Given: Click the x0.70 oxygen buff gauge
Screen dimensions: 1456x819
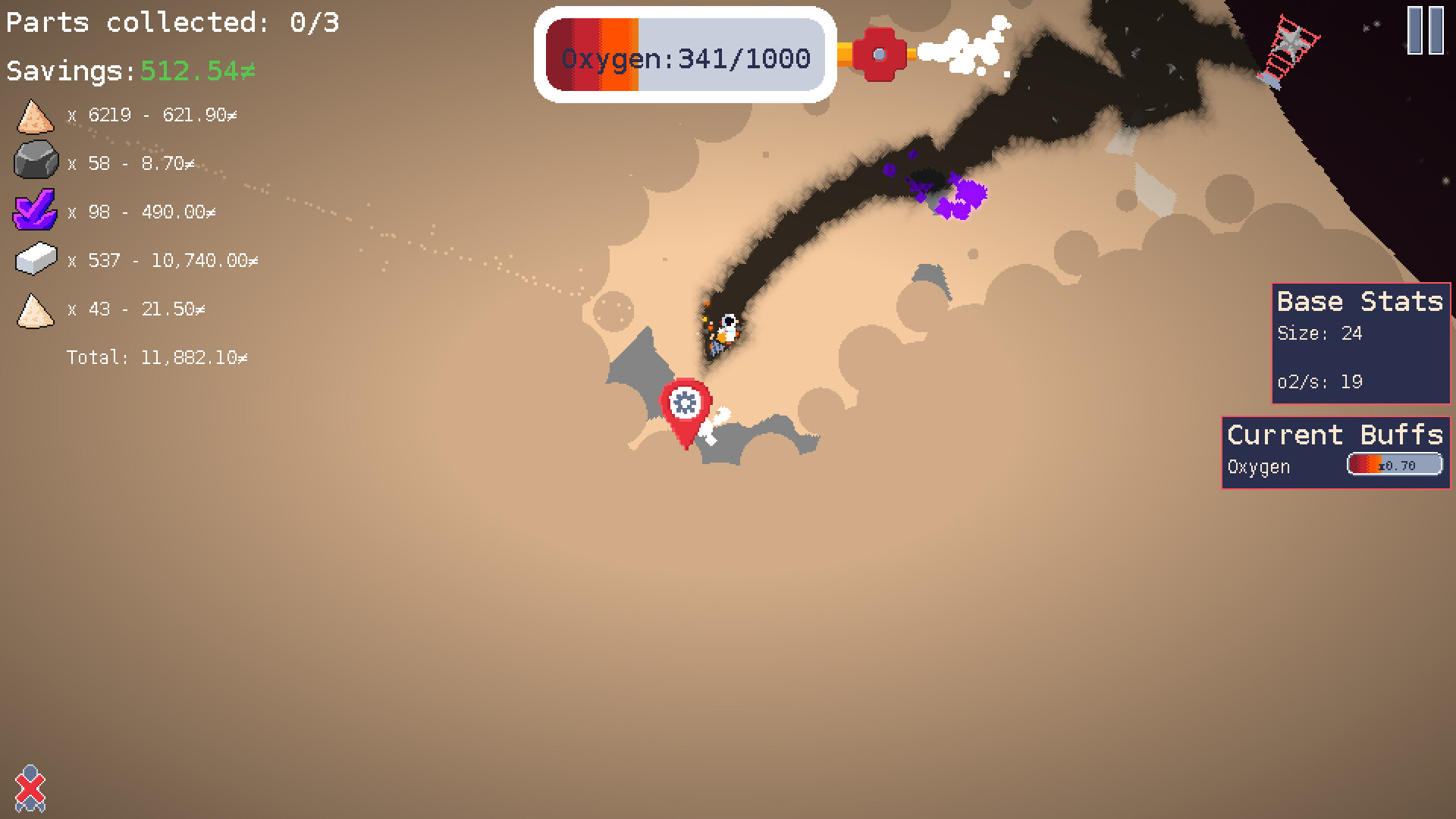Looking at the screenshot, I should (1394, 463).
